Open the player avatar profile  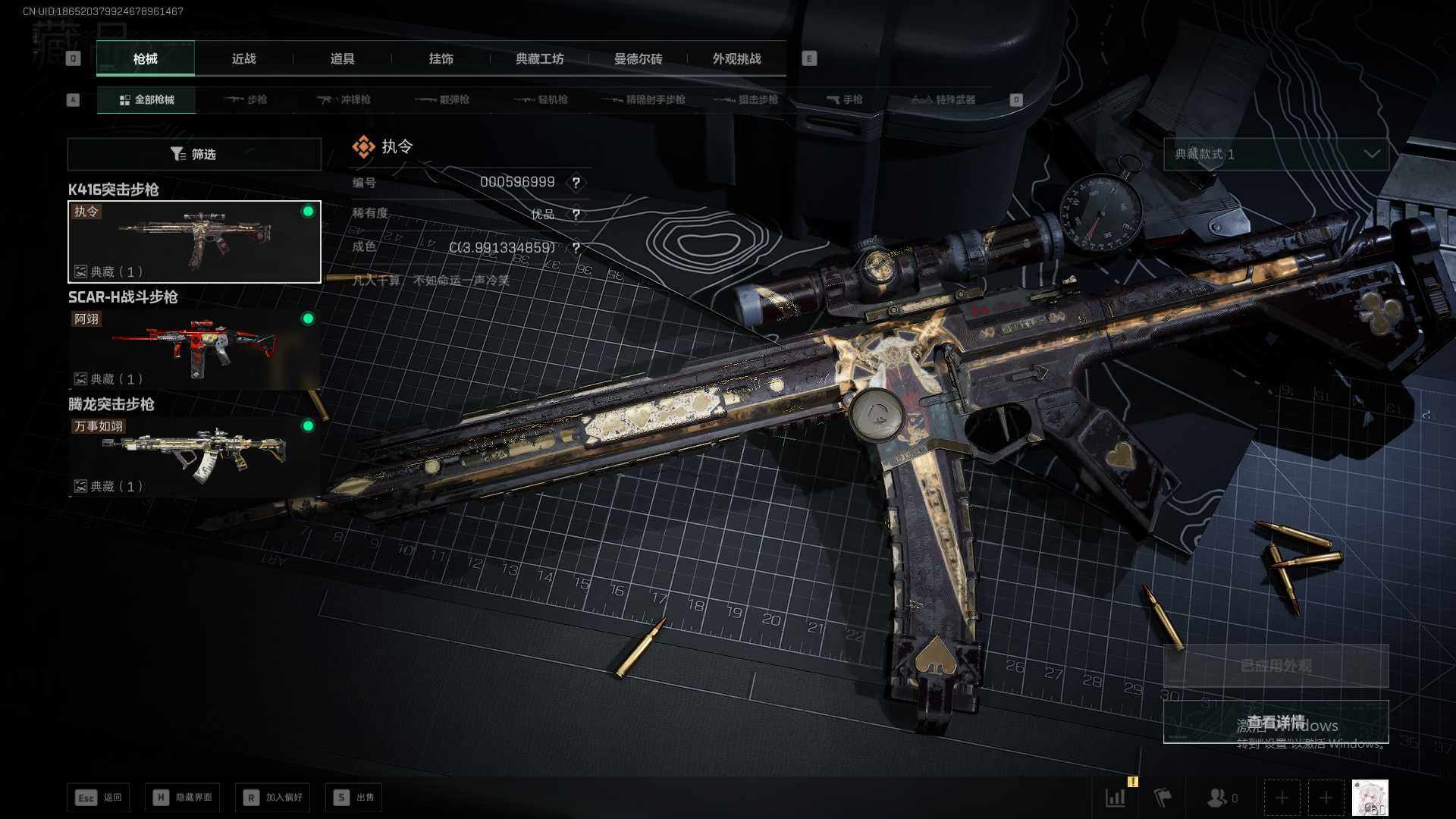point(1370,798)
